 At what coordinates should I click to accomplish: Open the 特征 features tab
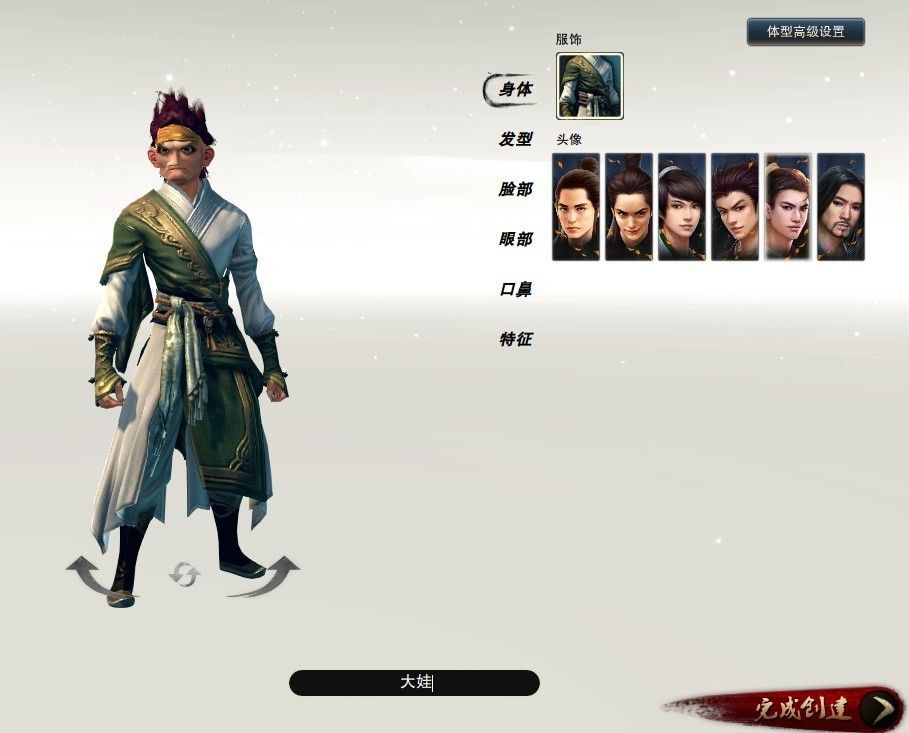[515, 340]
